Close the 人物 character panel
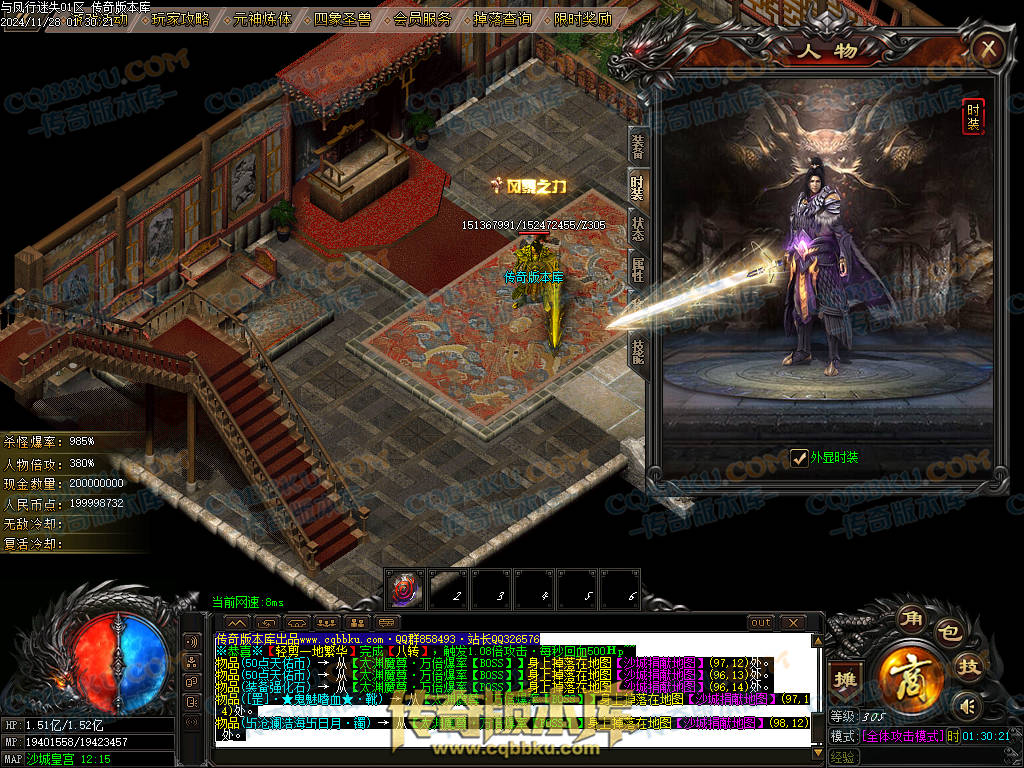 click(988, 47)
